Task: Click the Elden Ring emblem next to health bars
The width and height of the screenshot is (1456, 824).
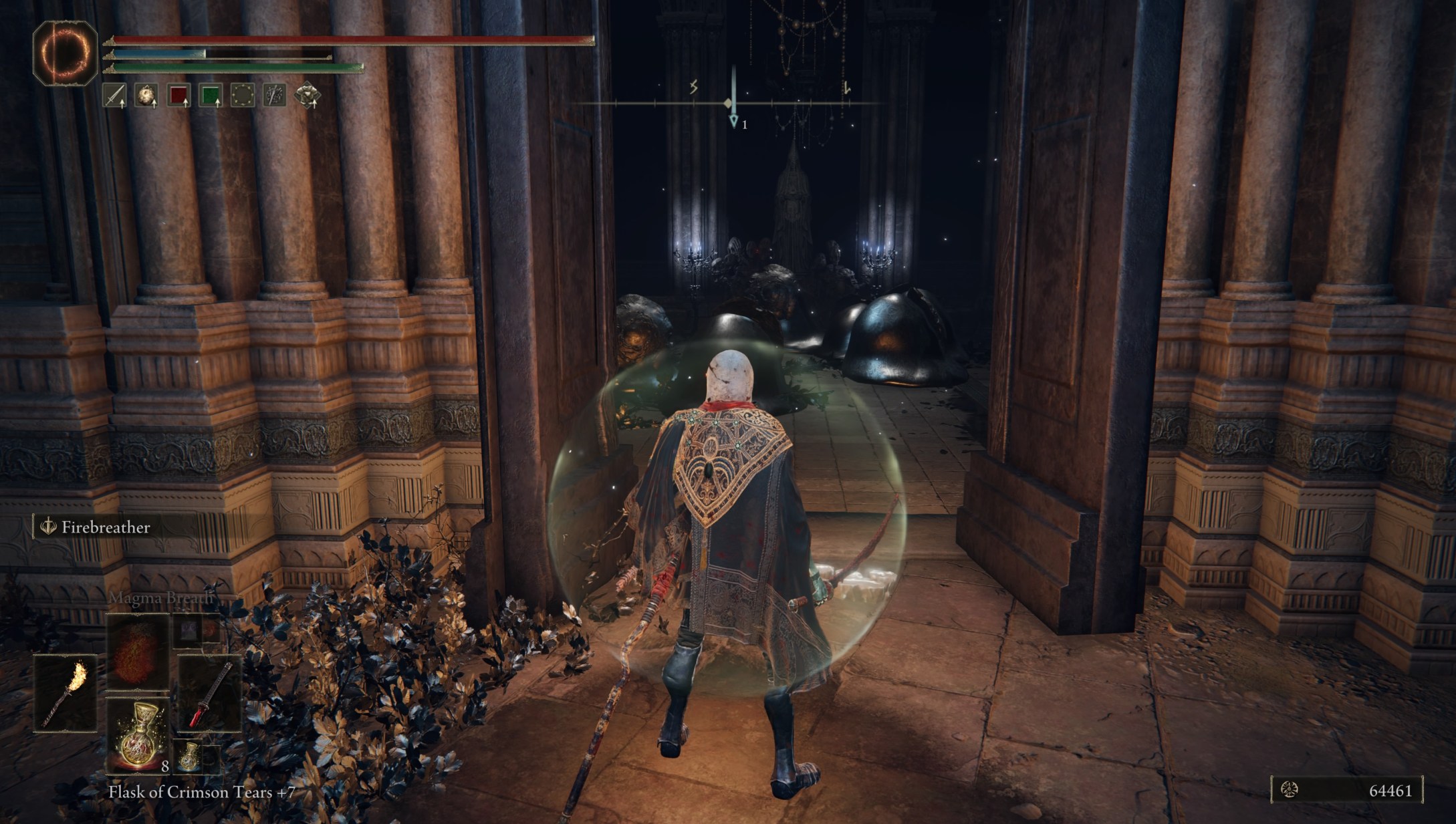Action: [64, 49]
